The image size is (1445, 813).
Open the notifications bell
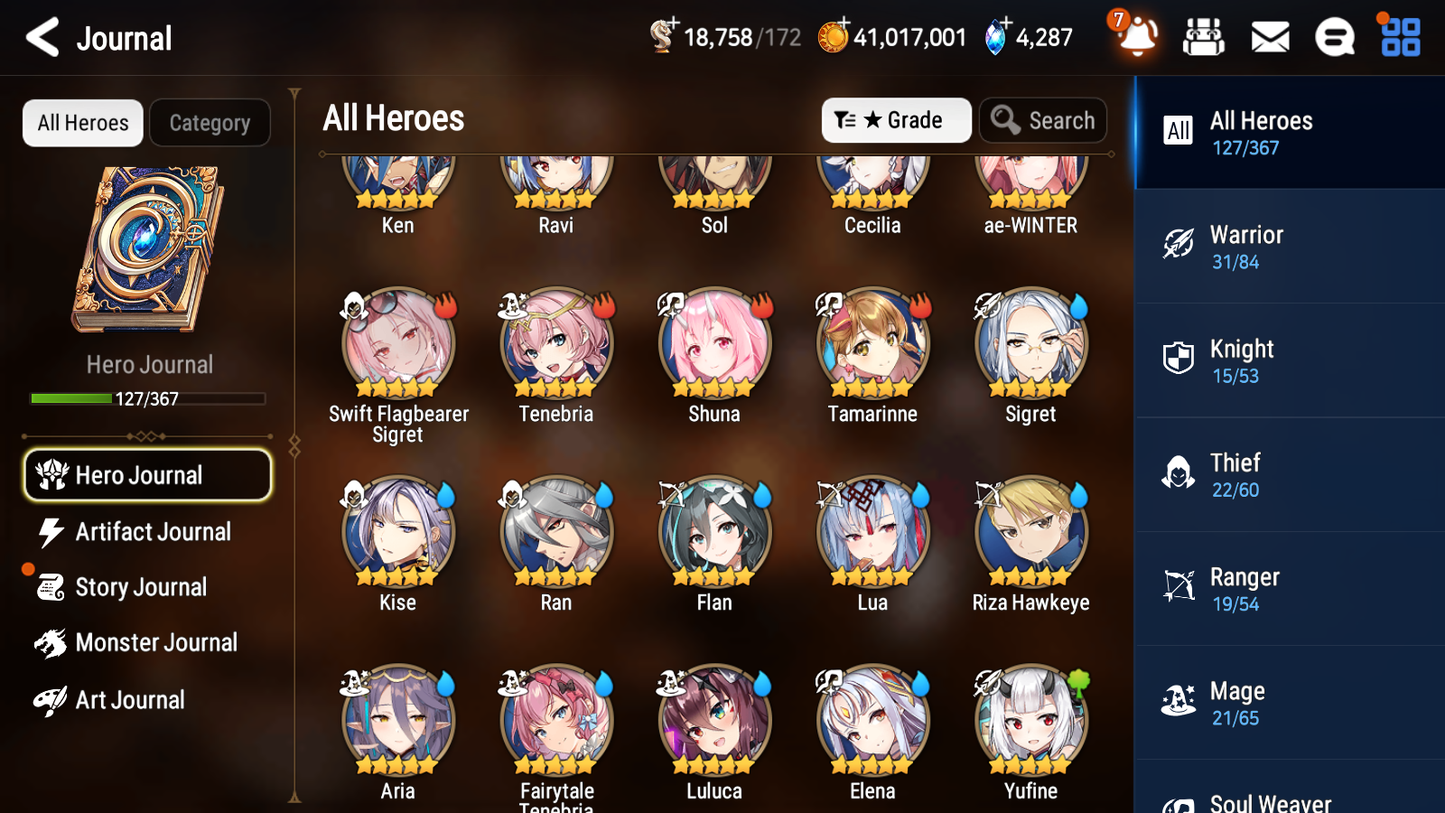[x=1138, y=36]
